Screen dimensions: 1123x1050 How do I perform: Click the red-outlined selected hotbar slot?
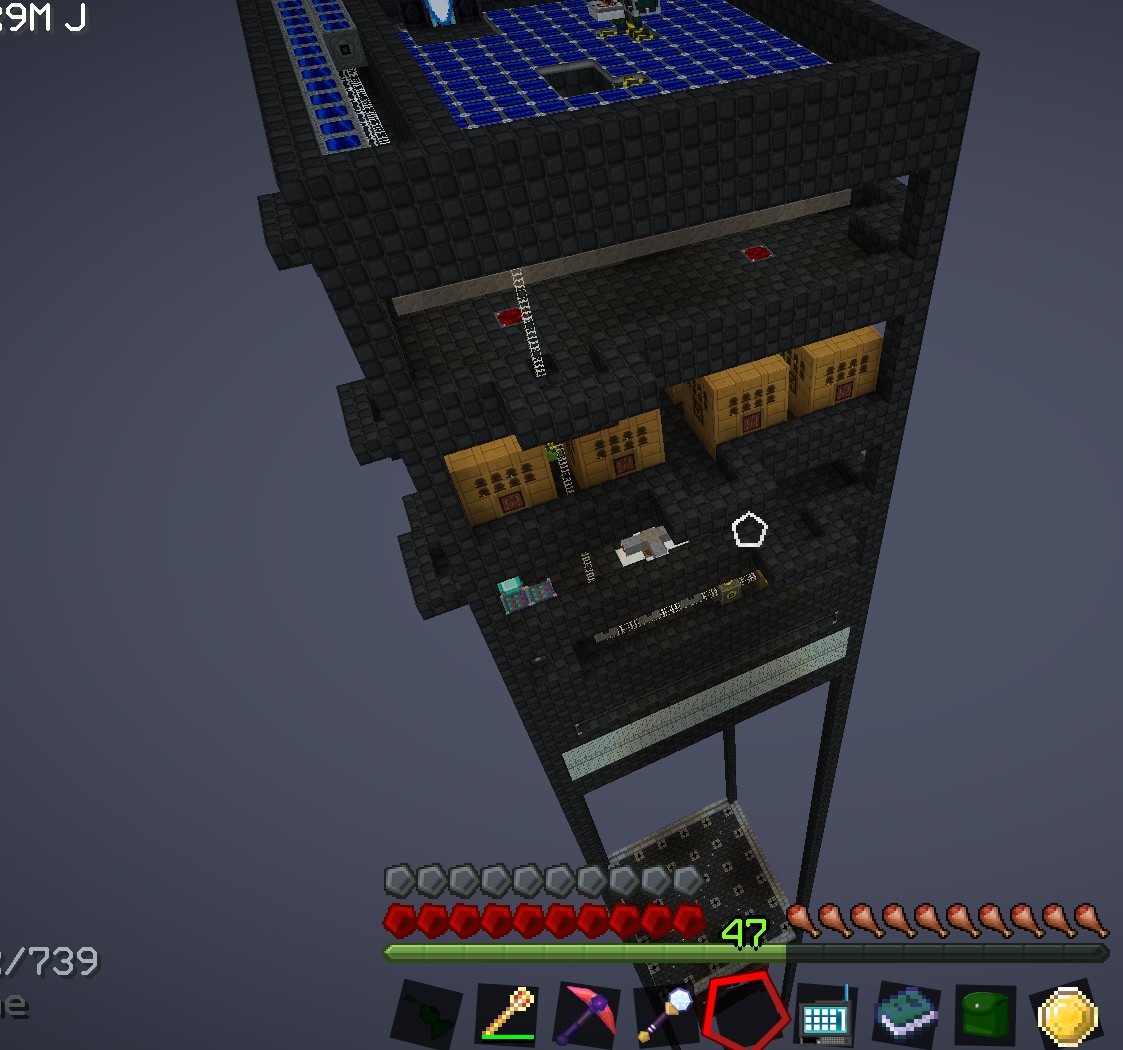[745, 1012]
